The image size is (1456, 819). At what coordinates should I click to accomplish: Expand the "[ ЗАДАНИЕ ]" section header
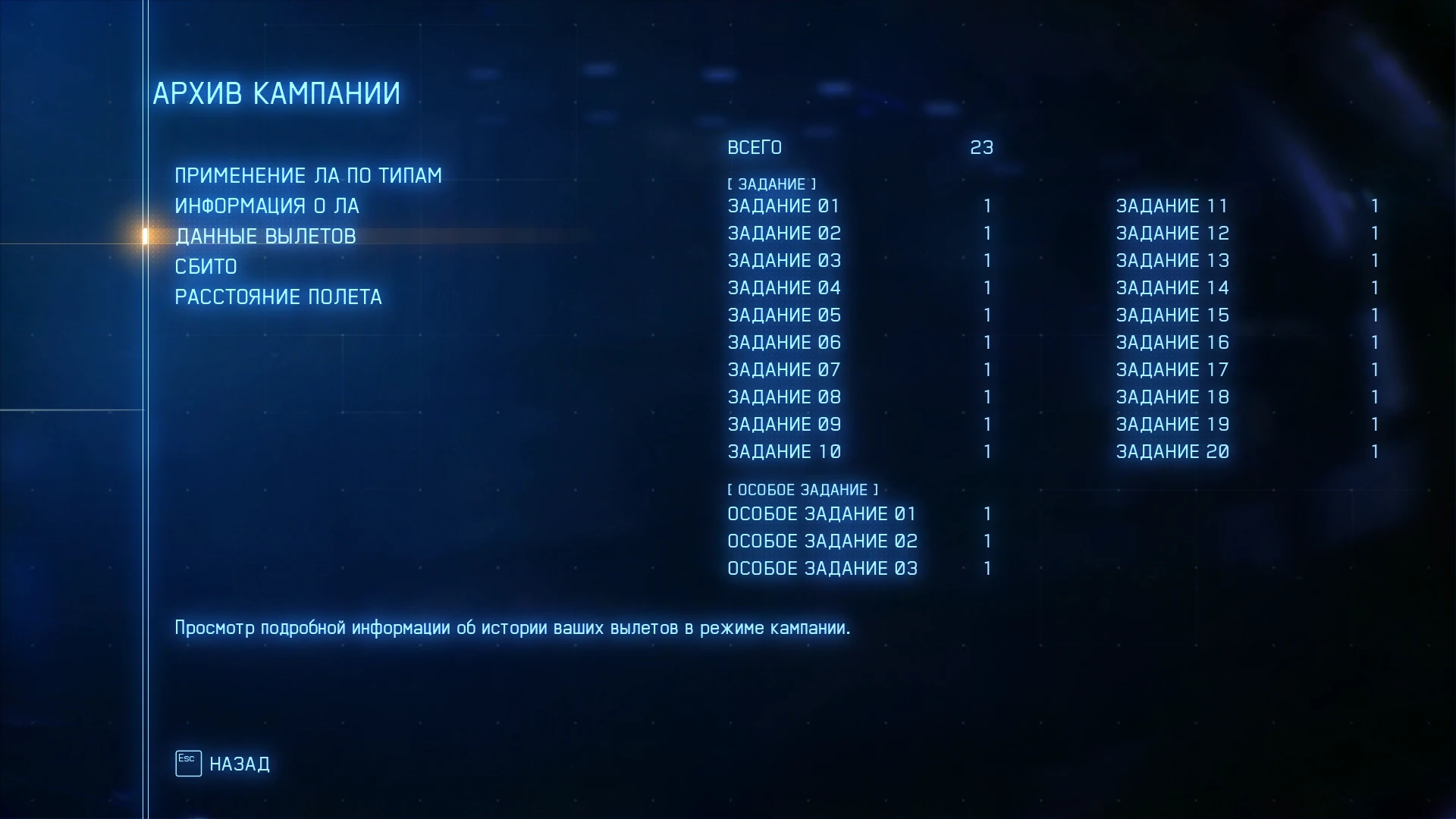(x=772, y=184)
